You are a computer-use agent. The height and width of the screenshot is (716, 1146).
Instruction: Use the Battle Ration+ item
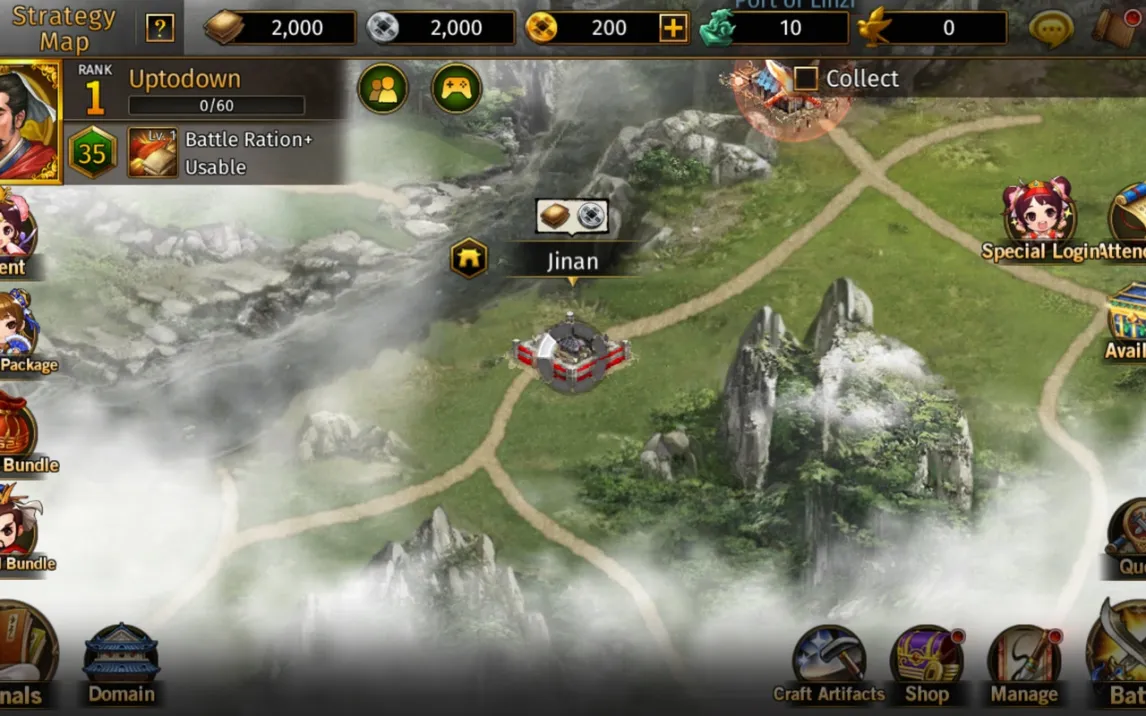pyautogui.click(x=153, y=153)
